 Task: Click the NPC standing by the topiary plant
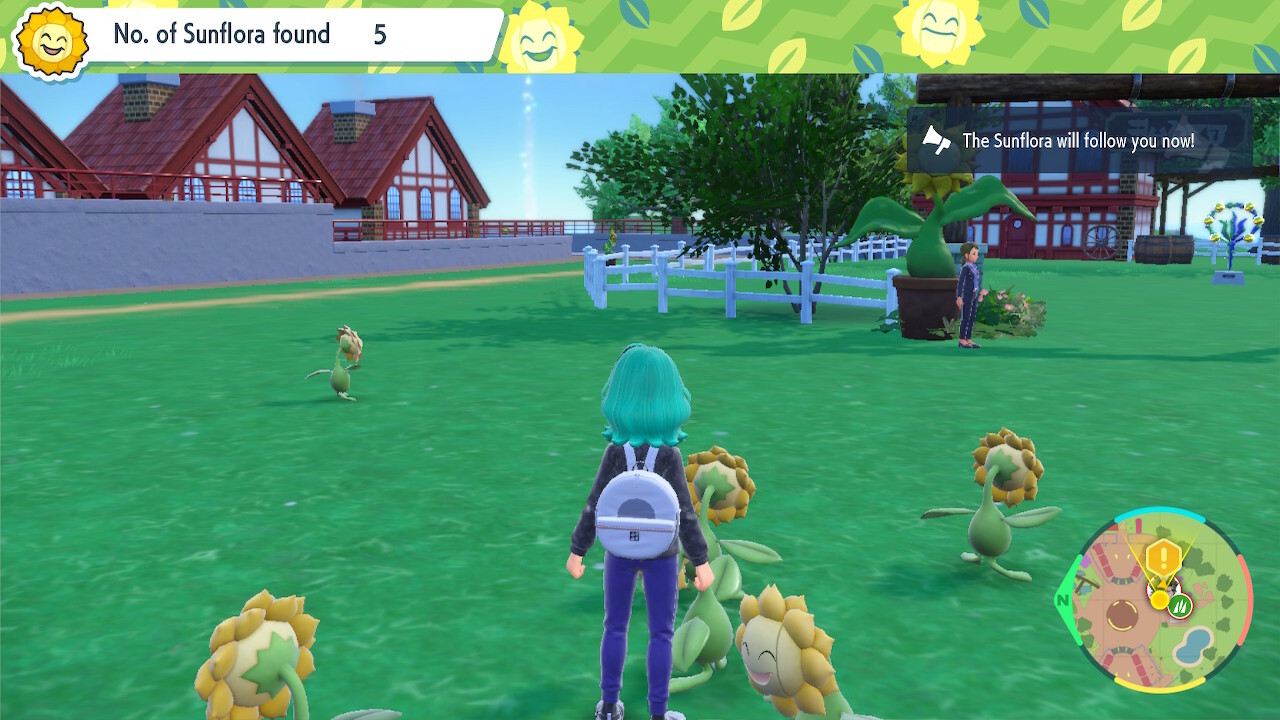coord(968,295)
